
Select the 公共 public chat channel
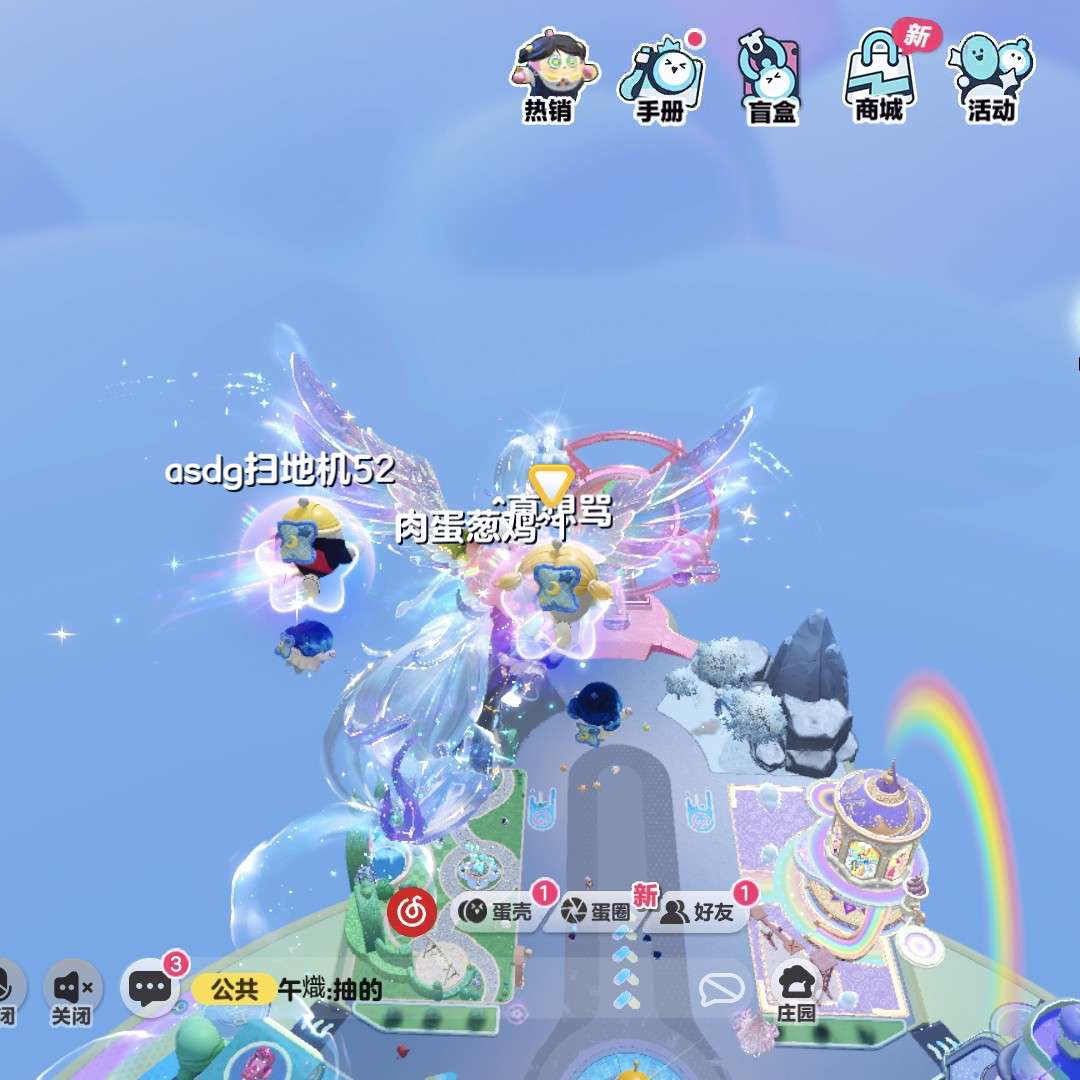(234, 990)
